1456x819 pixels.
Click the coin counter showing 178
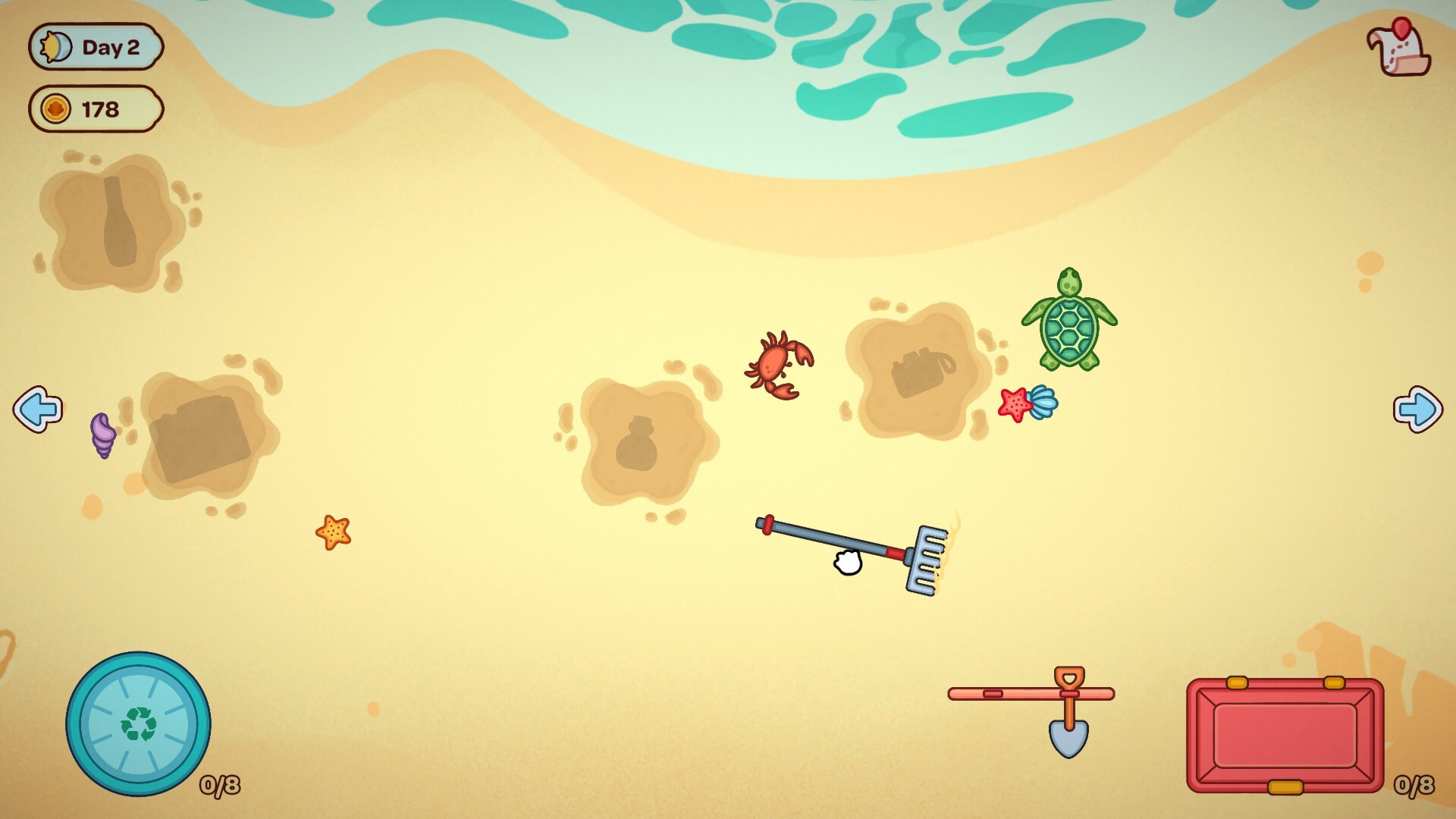(x=96, y=108)
